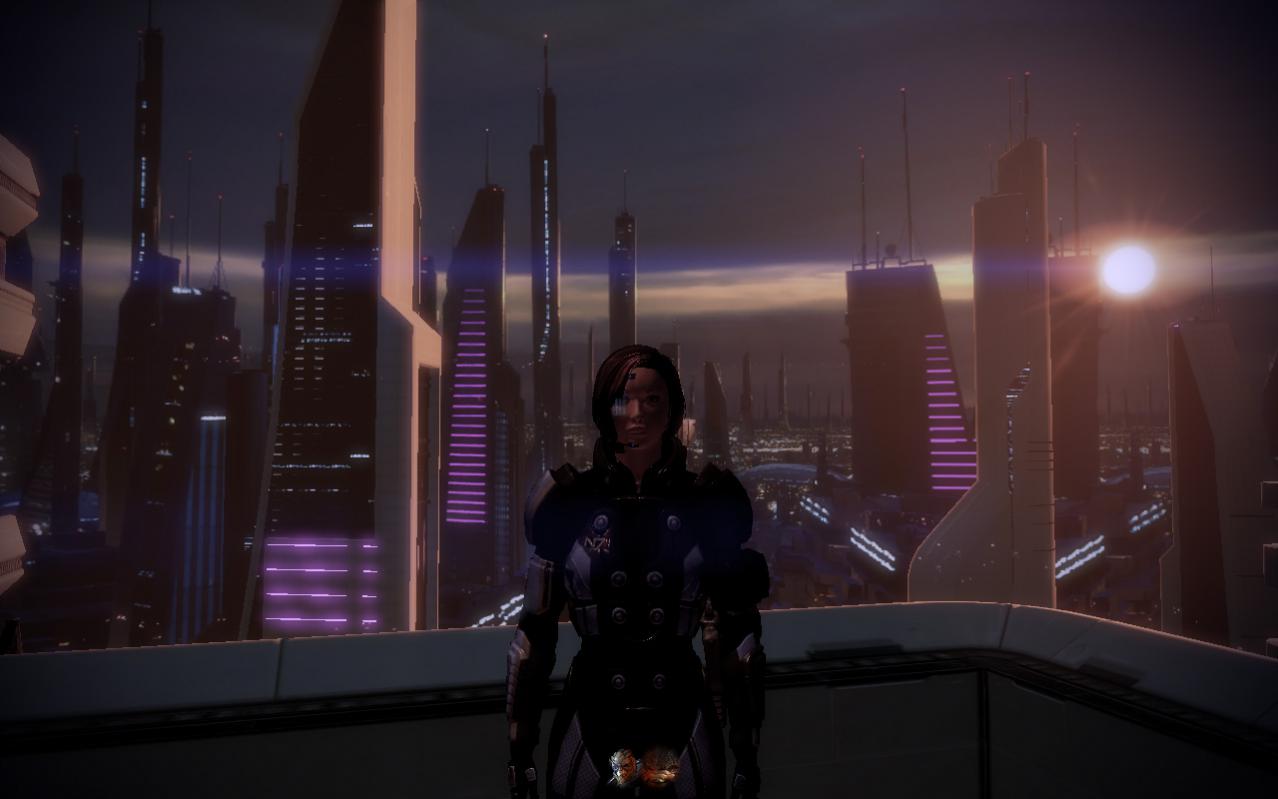Select the reddish krogan squadmate portrait
Image resolution: width=1278 pixels, height=799 pixels.
(x=660, y=767)
